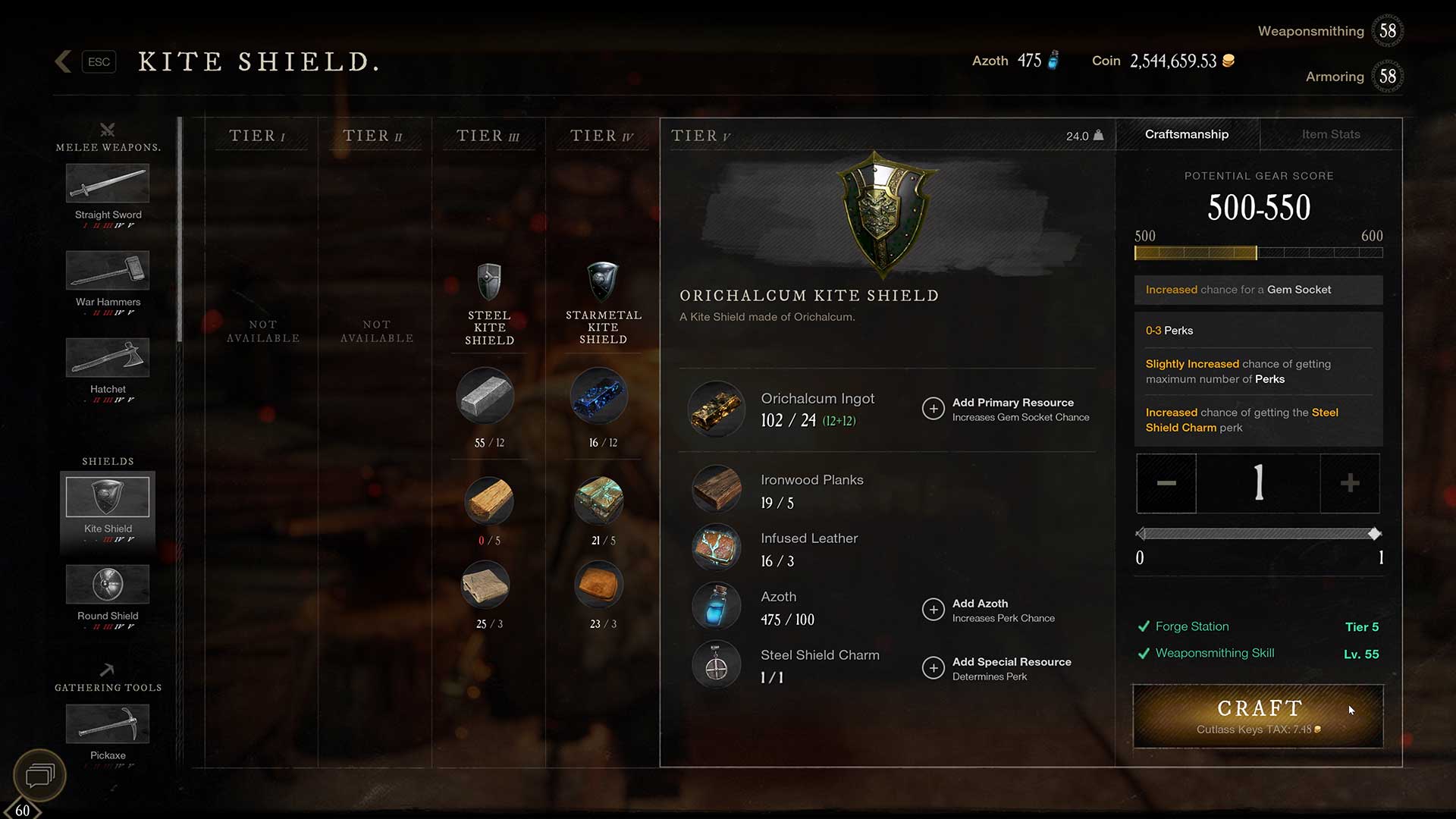Toggle Add Primary Resource for Gem Socket chance

point(934,409)
